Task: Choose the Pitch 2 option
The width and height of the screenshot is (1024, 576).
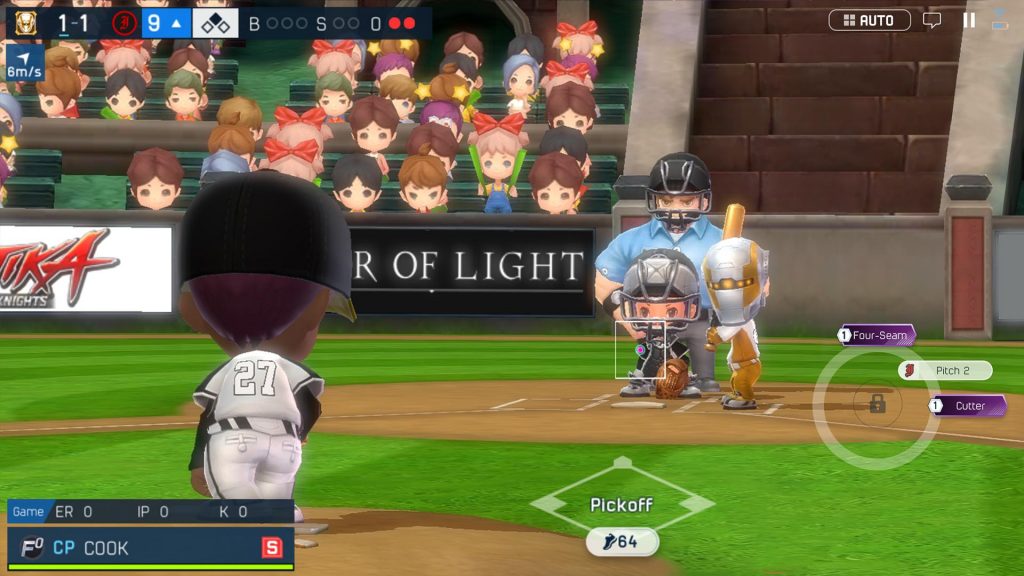Action: point(945,371)
